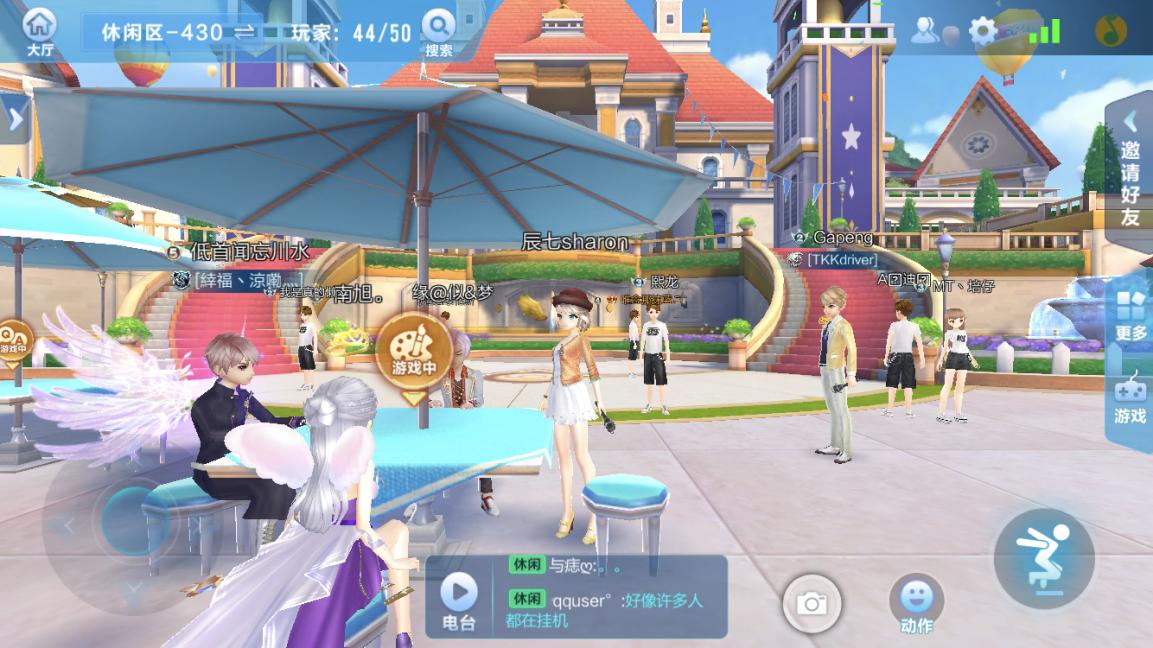
Task: Tap the green music note icon
Action: coord(1110,31)
